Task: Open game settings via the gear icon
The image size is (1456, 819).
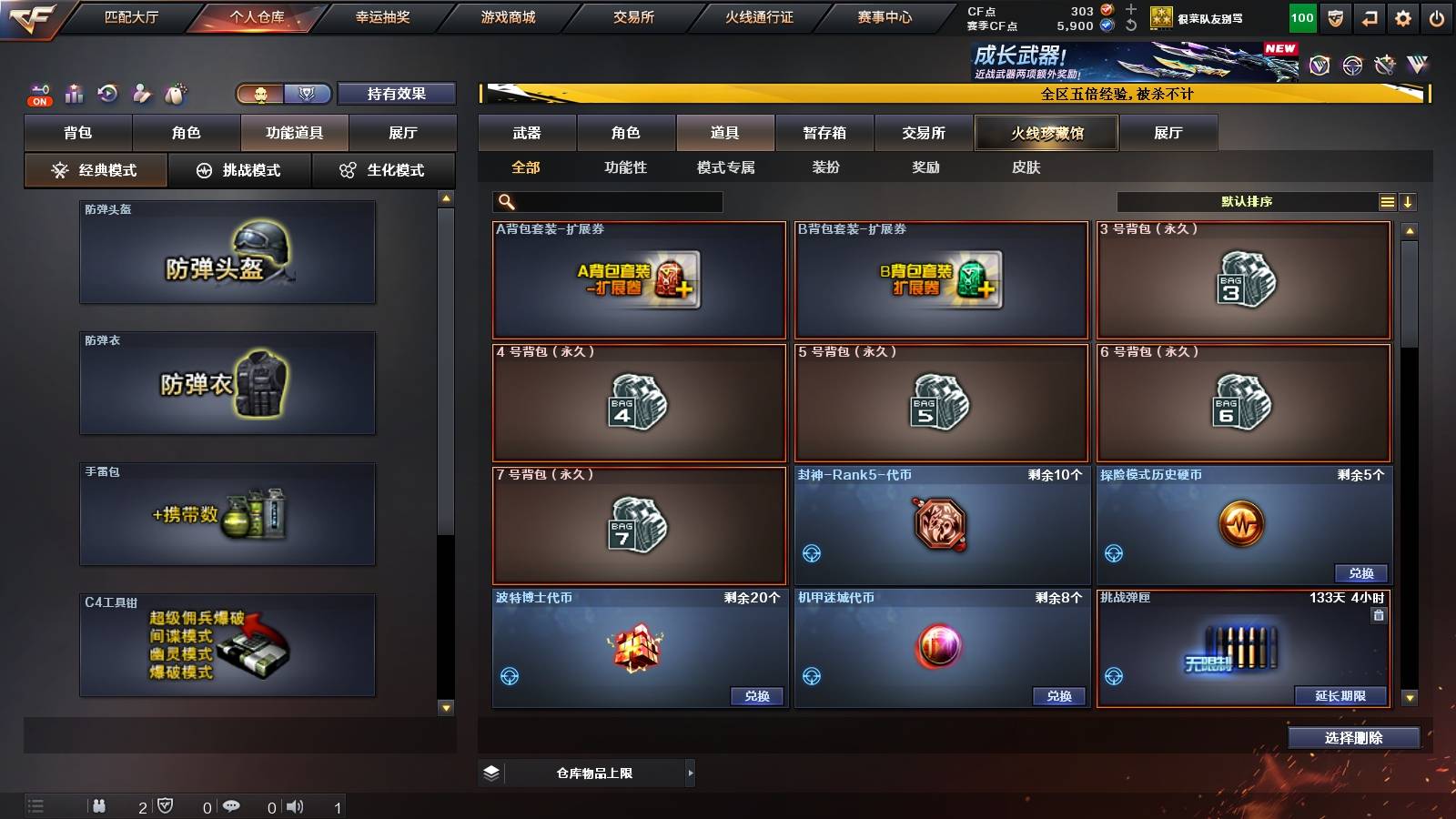Action: tap(1402, 16)
